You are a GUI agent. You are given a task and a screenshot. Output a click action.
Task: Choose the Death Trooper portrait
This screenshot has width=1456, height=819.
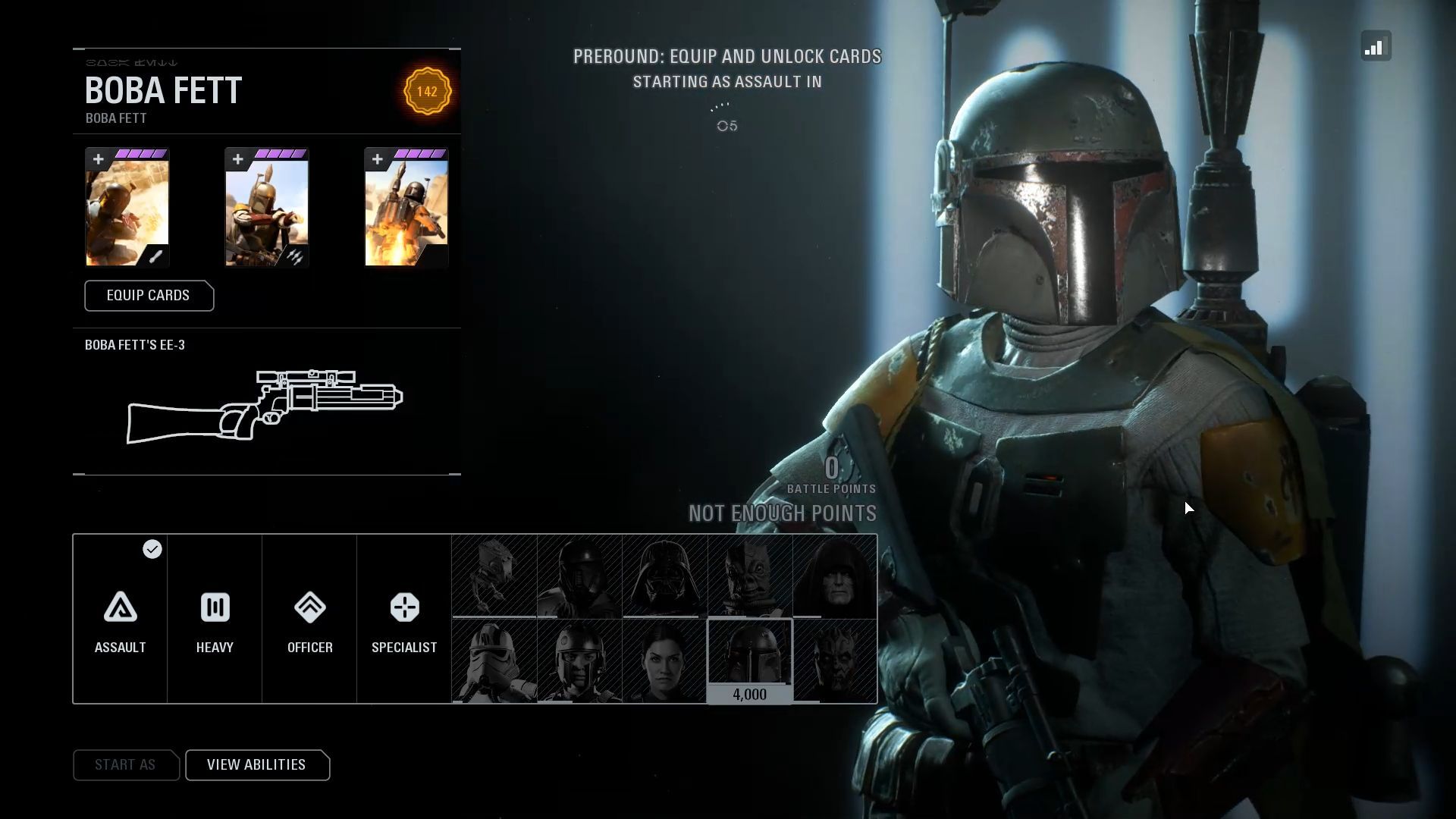pyautogui.click(x=579, y=576)
